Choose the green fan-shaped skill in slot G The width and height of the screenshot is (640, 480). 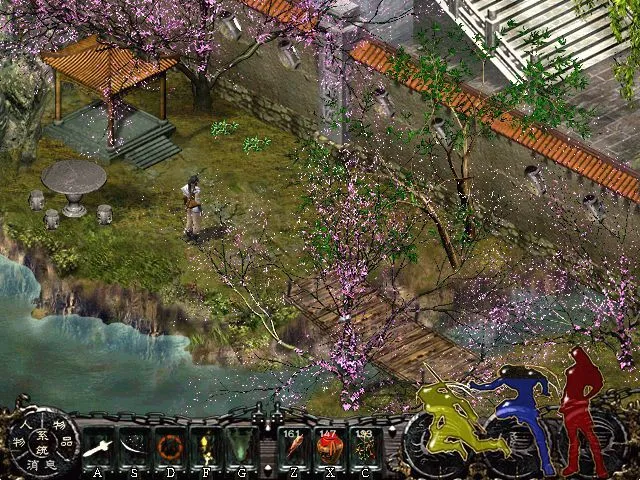pos(240,446)
